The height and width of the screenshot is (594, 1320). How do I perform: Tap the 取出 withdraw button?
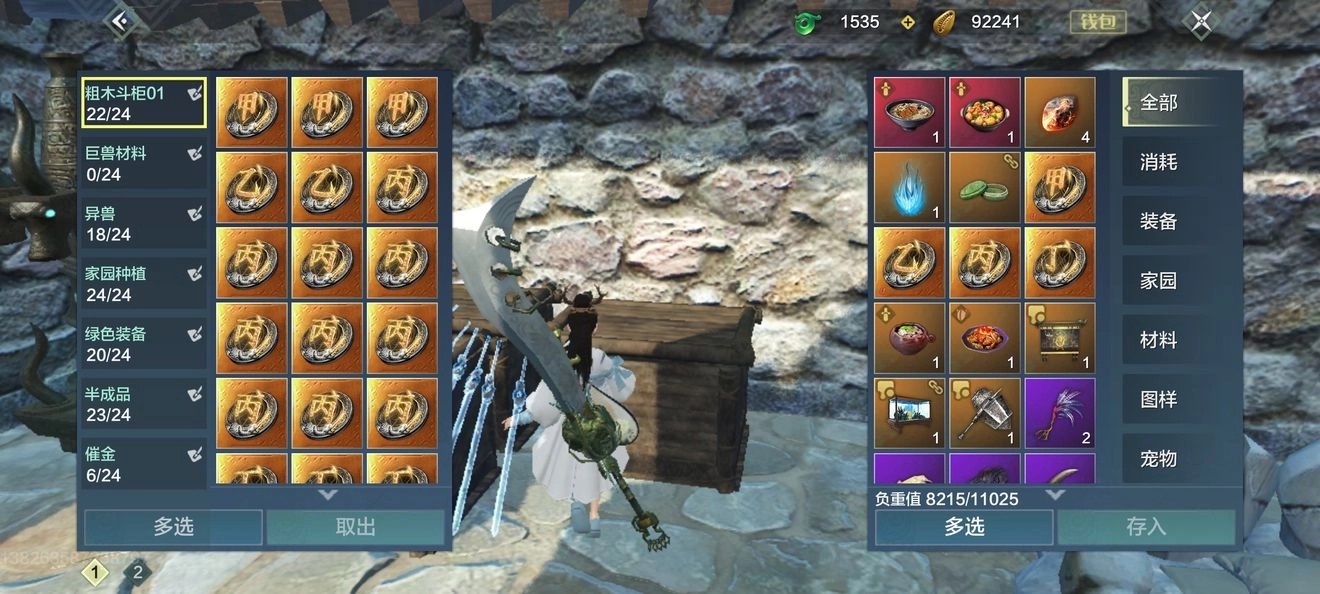click(x=355, y=527)
